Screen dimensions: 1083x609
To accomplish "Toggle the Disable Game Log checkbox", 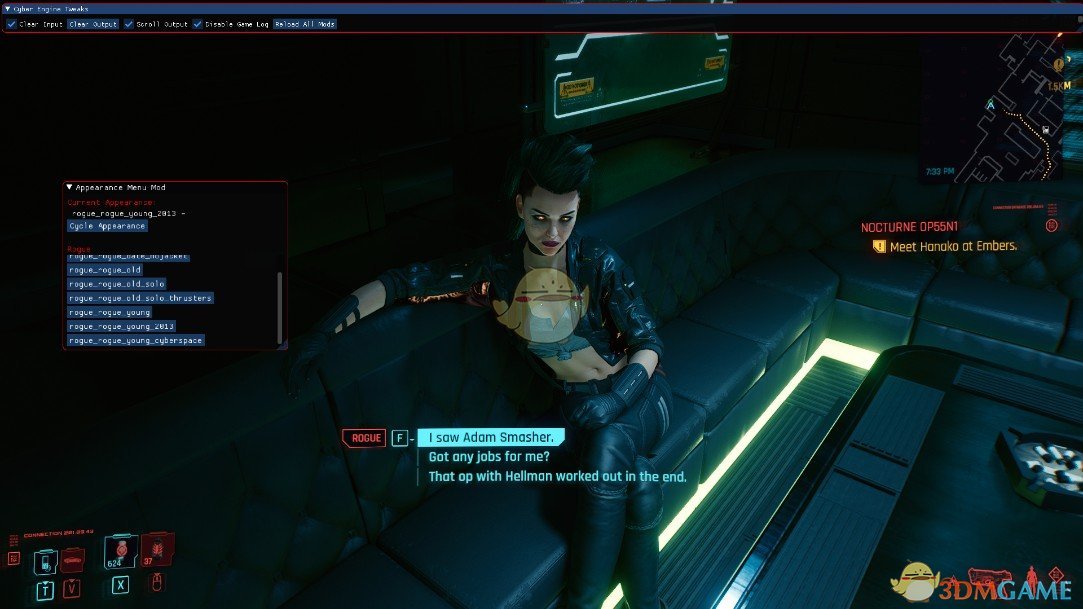I will pyautogui.click(x=198, y=24).
